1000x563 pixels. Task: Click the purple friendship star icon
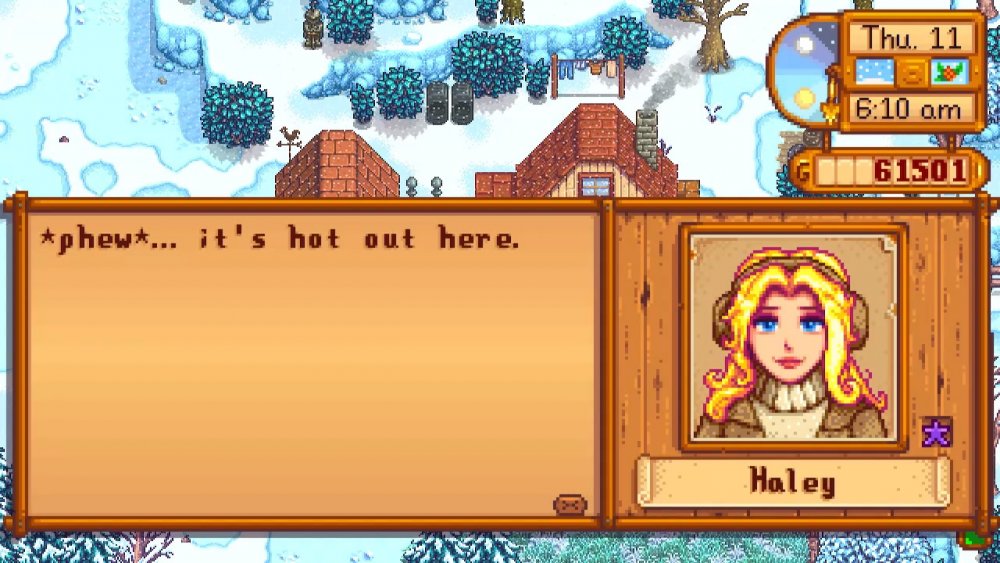(937, 432)
